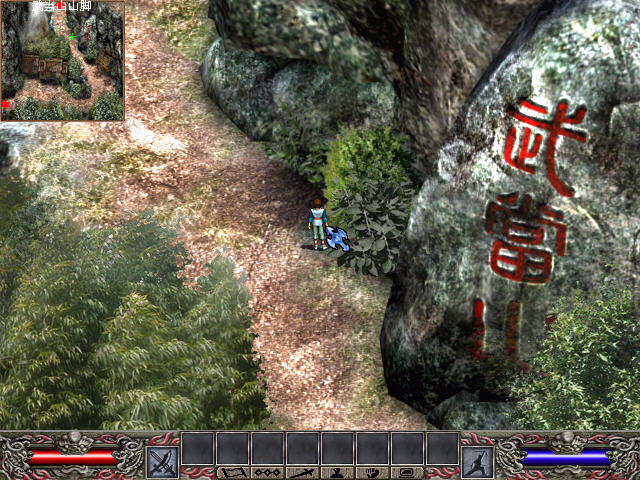Image resolution: width=640 pixels, height=480 pixels.
Task: Open the system menu button on the bar
Action: point(407,472)
